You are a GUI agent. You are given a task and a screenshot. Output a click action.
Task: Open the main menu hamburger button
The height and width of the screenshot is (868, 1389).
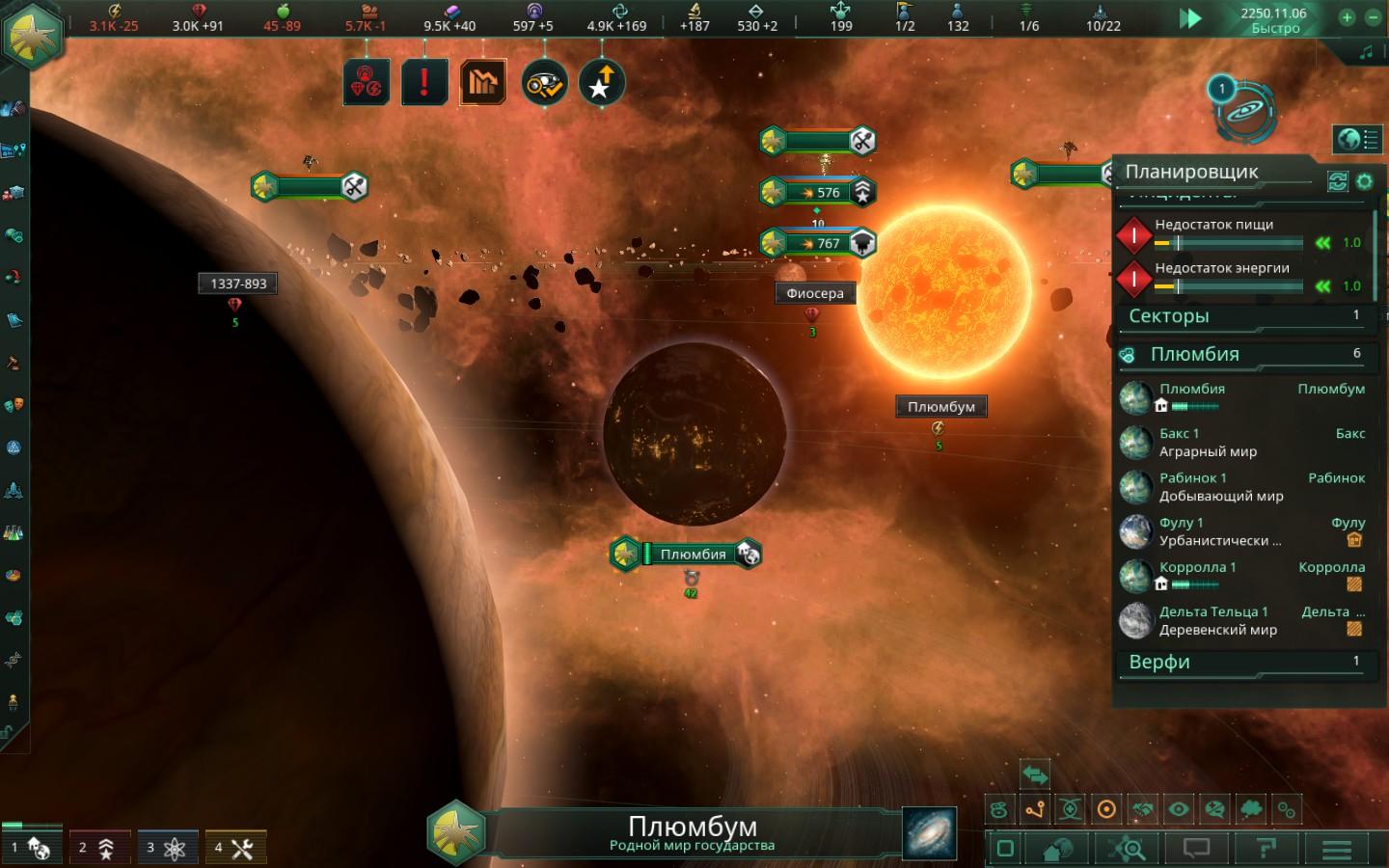click(1336, 849)
